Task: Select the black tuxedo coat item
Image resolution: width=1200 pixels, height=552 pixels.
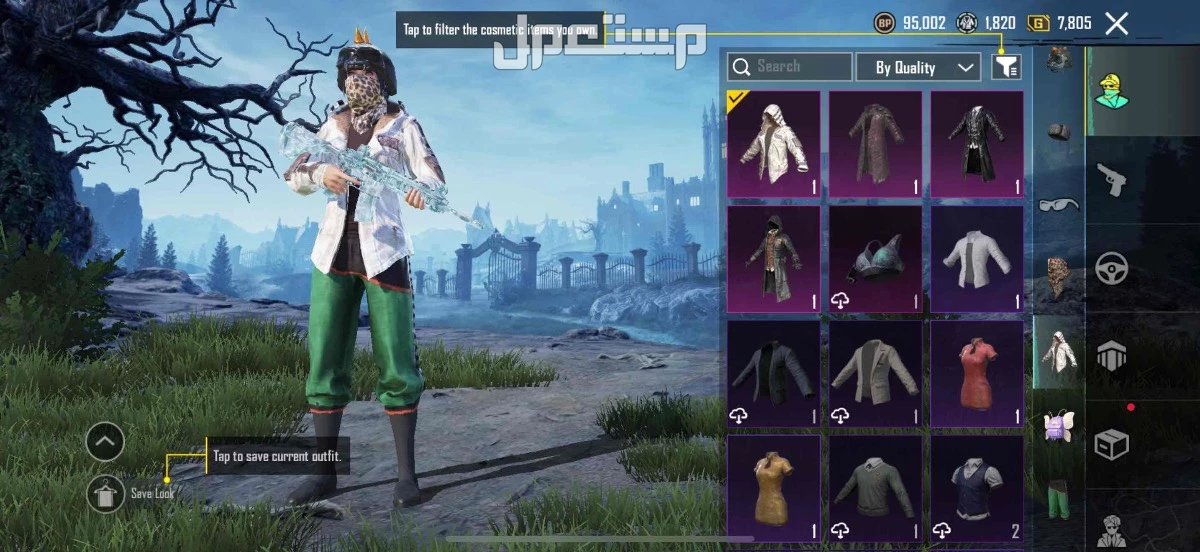Action: 977,143
